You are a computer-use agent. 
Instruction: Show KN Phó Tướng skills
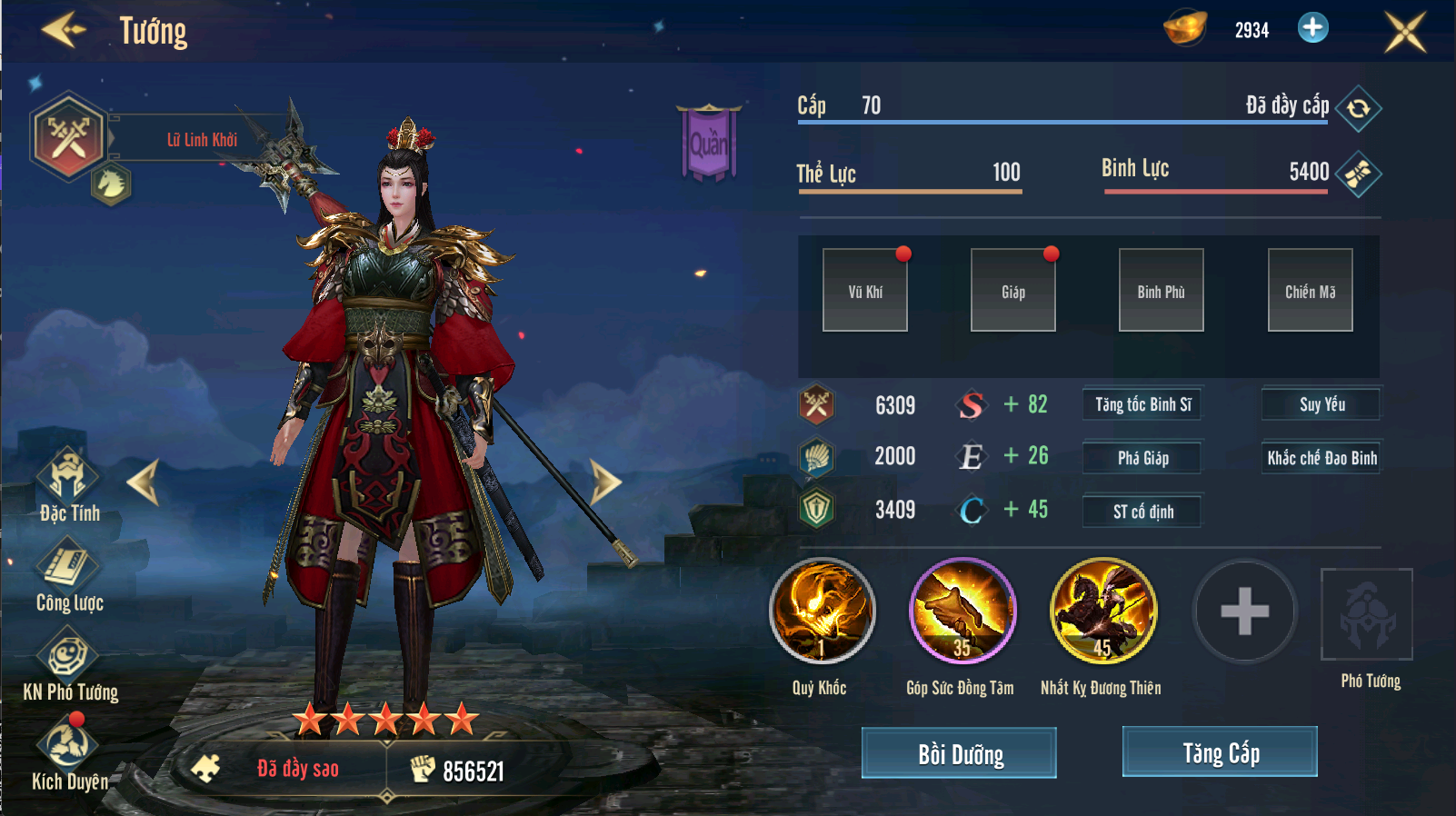coord(69,665)
